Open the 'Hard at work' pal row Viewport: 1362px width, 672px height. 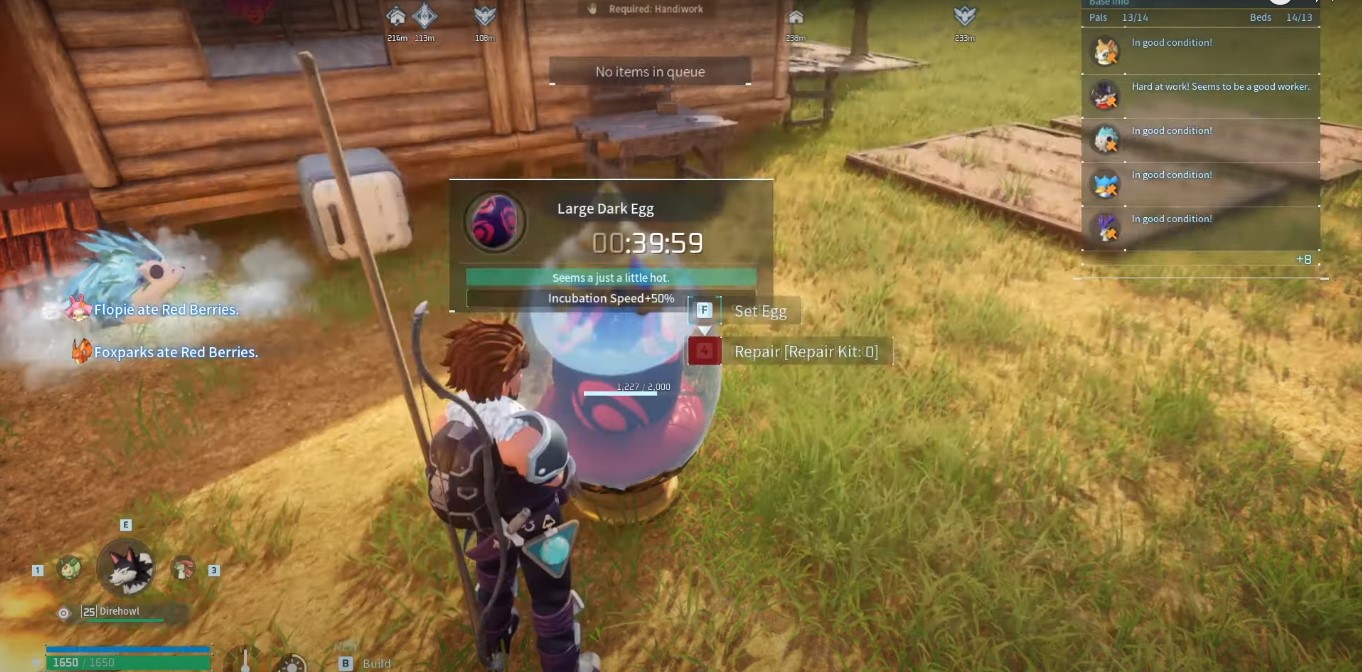(1200, 95)
